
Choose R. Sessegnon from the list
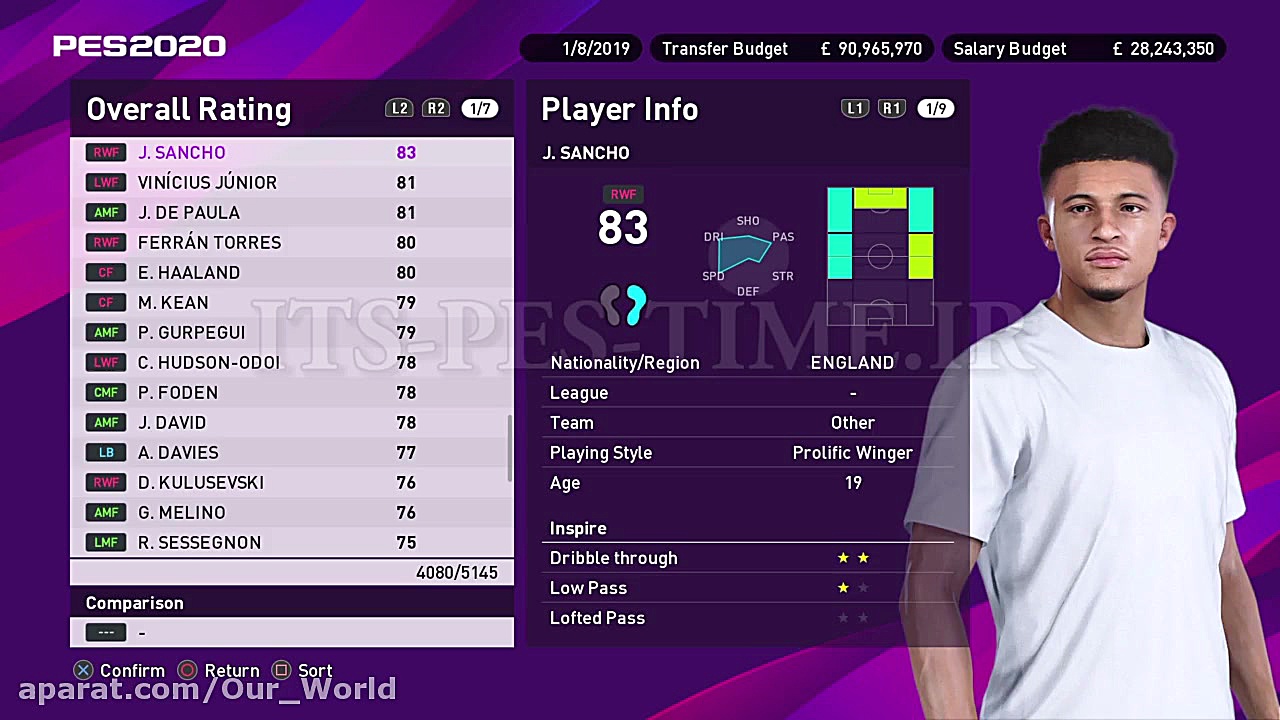tap(290, 542)
